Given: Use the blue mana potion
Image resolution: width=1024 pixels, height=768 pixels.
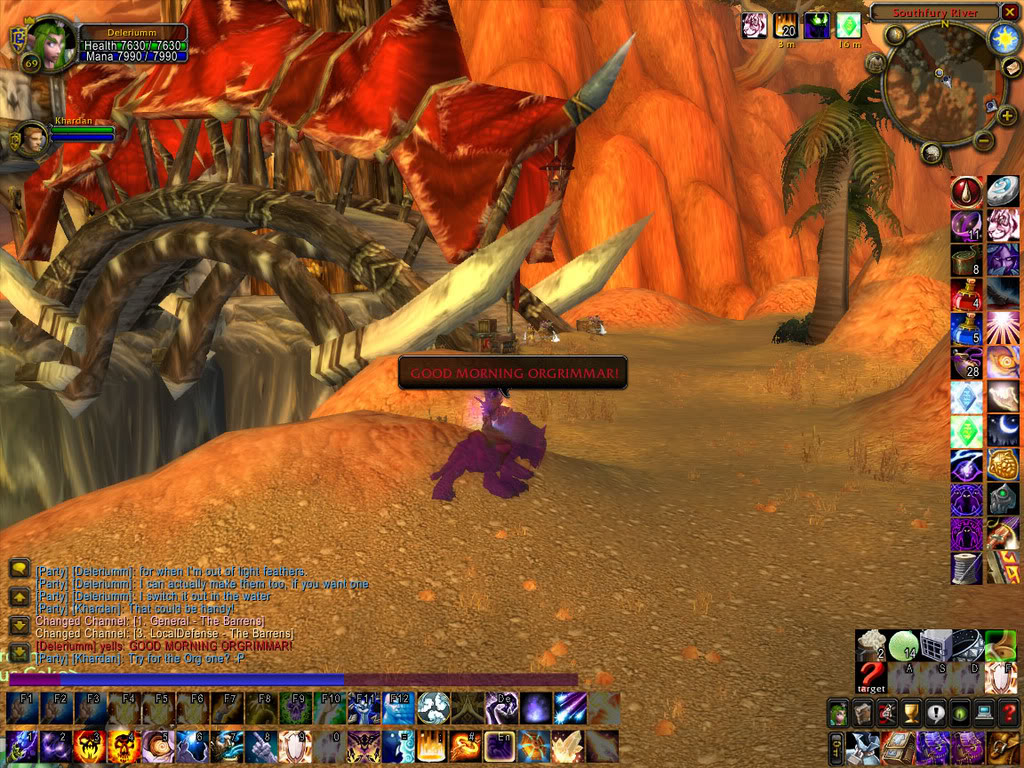Looking at the screenshot, I should click(965, 329).
